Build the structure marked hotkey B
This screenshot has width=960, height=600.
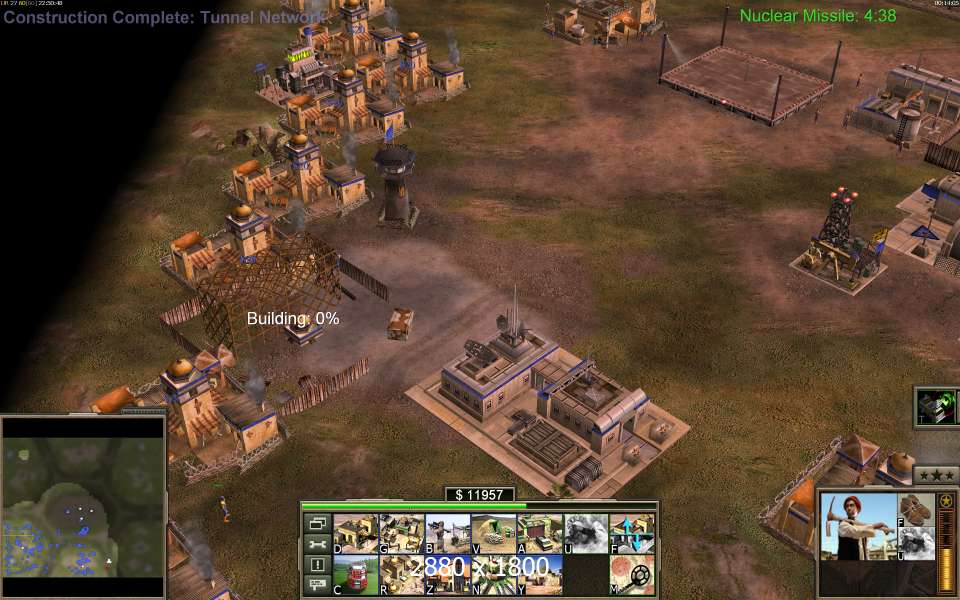coord(447,533)
